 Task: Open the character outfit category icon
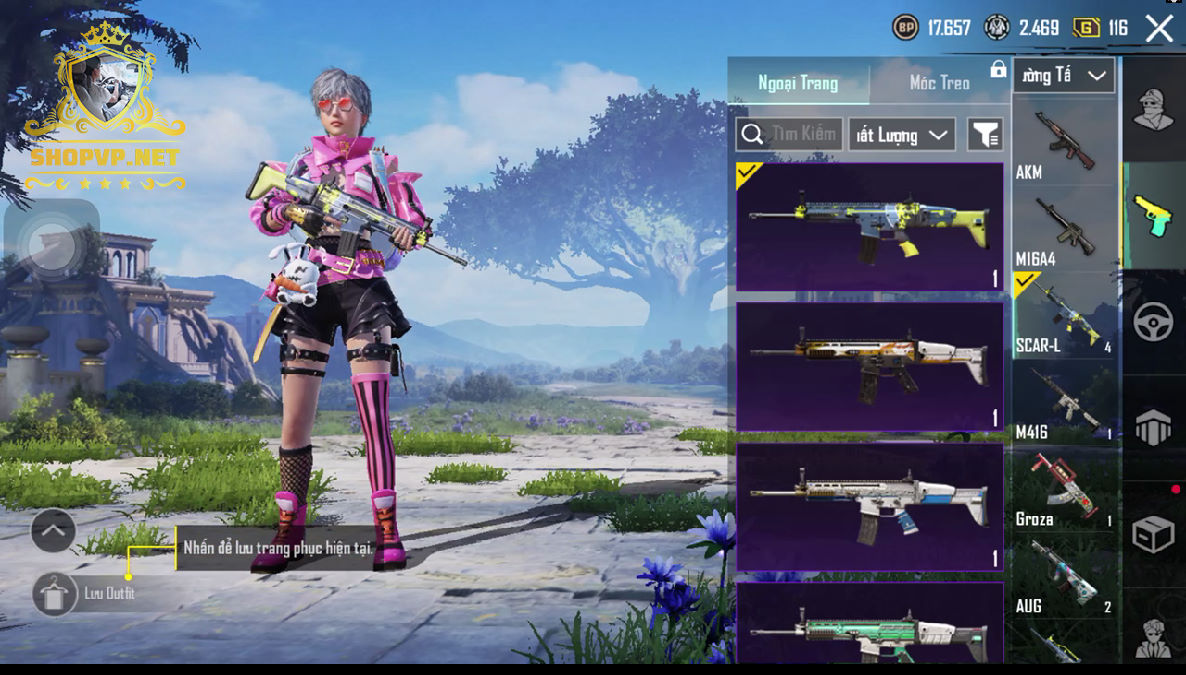(x=1153, y=108)
